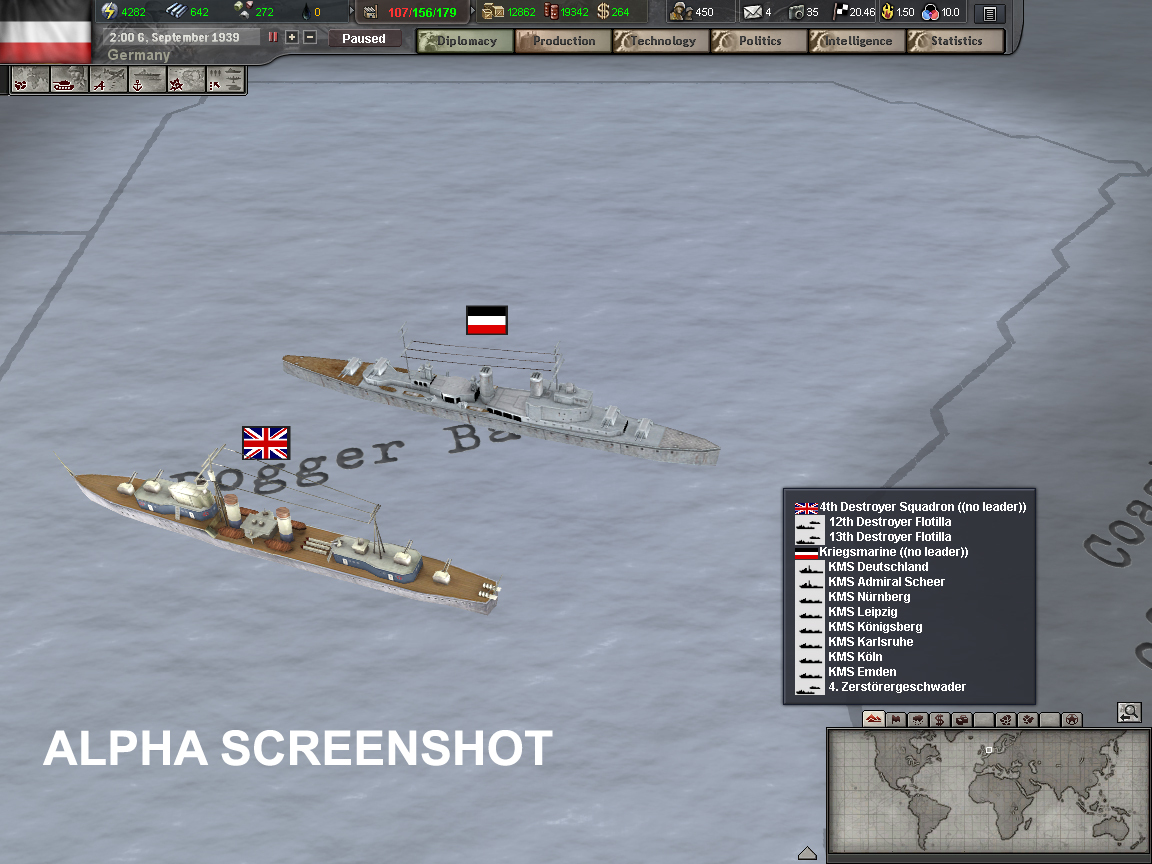Image resolution: width=1152 pixels, height=864 pixels.
Task: Open the magnifying glass search button
Action: (x=1129, y=712)
